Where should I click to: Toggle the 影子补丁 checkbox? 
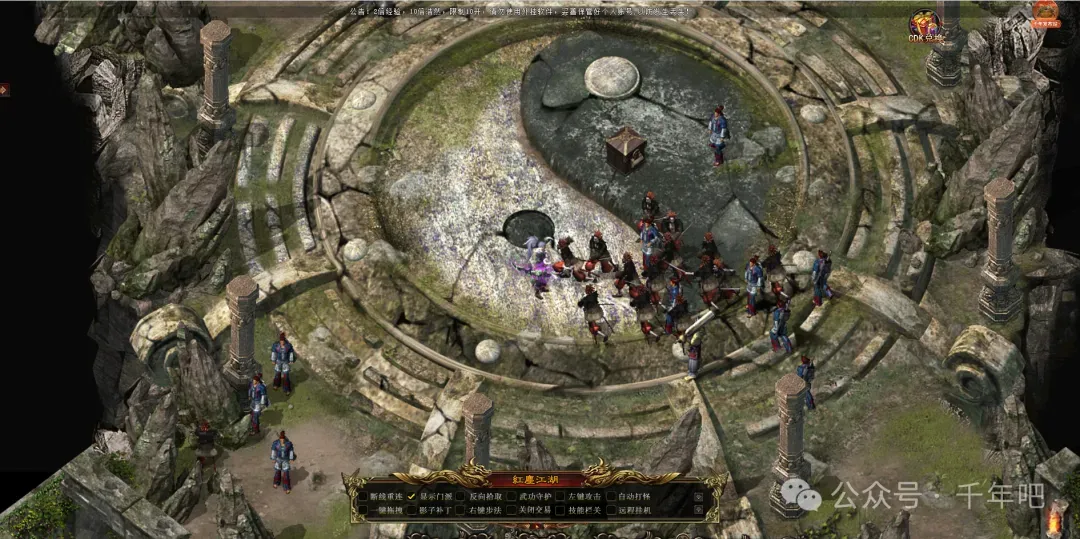tap(412, 510)
